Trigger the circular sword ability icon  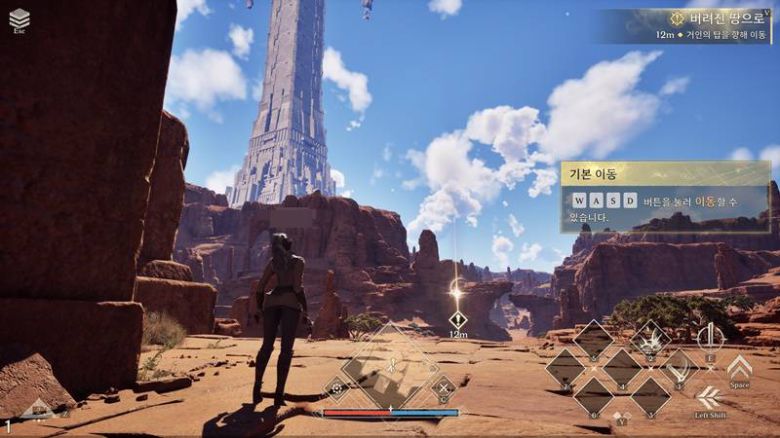point(710,337)
